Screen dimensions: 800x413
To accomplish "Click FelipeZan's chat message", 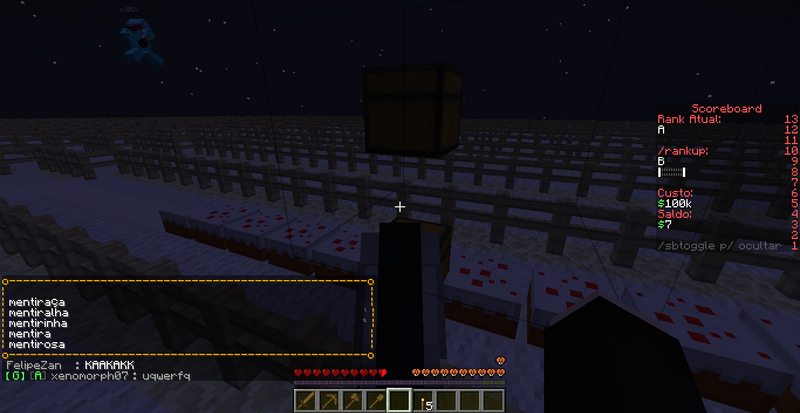I will pos(109,365).
